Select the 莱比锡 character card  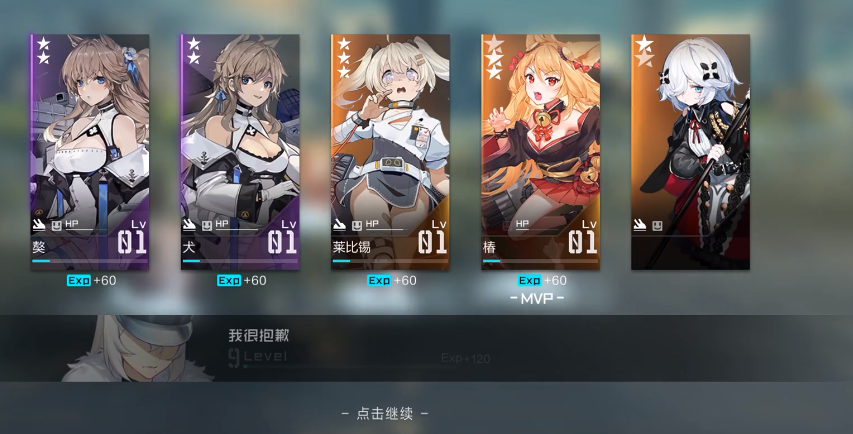tap(390, 152)
